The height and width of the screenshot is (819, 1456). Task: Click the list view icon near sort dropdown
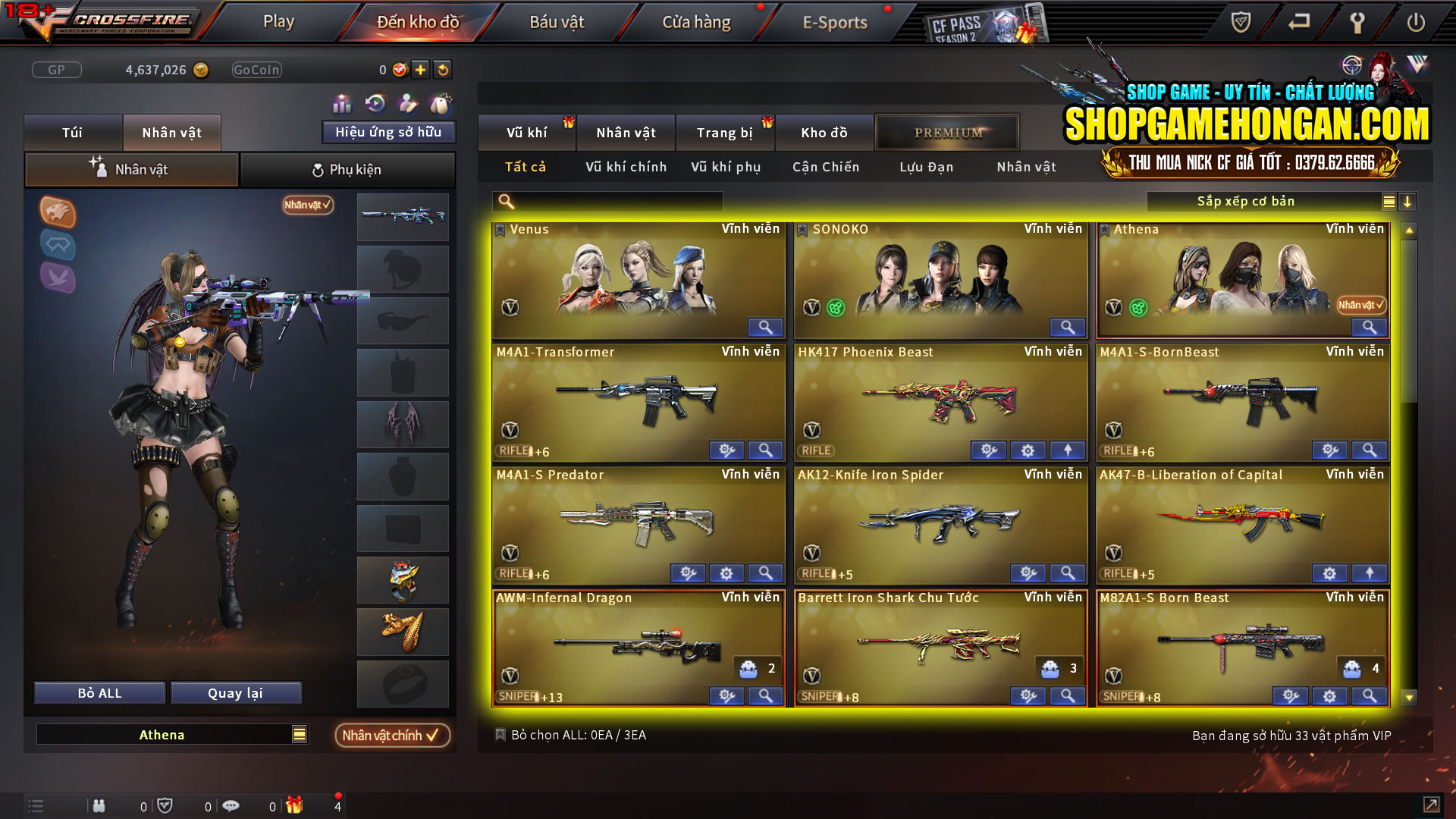point(1388,202)
